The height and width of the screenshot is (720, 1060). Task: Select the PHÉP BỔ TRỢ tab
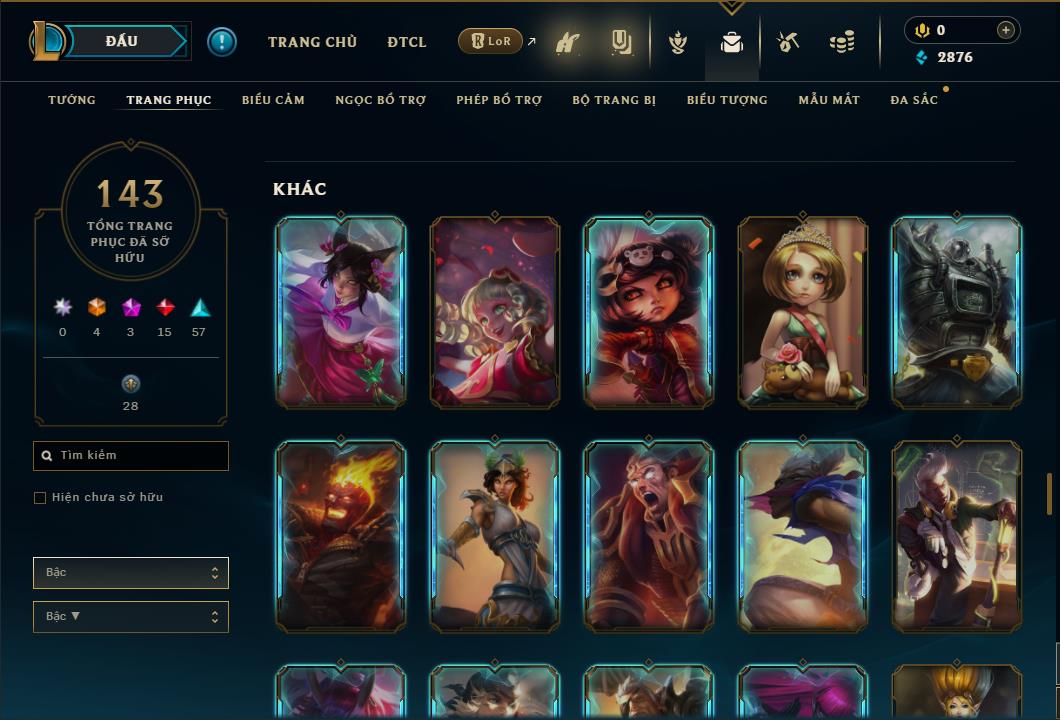click(499, 100)
